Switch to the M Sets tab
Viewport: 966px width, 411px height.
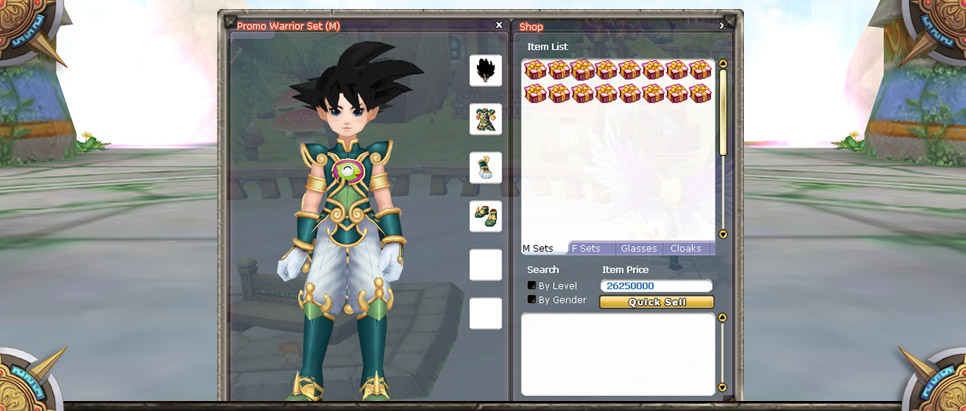(540, 249)
